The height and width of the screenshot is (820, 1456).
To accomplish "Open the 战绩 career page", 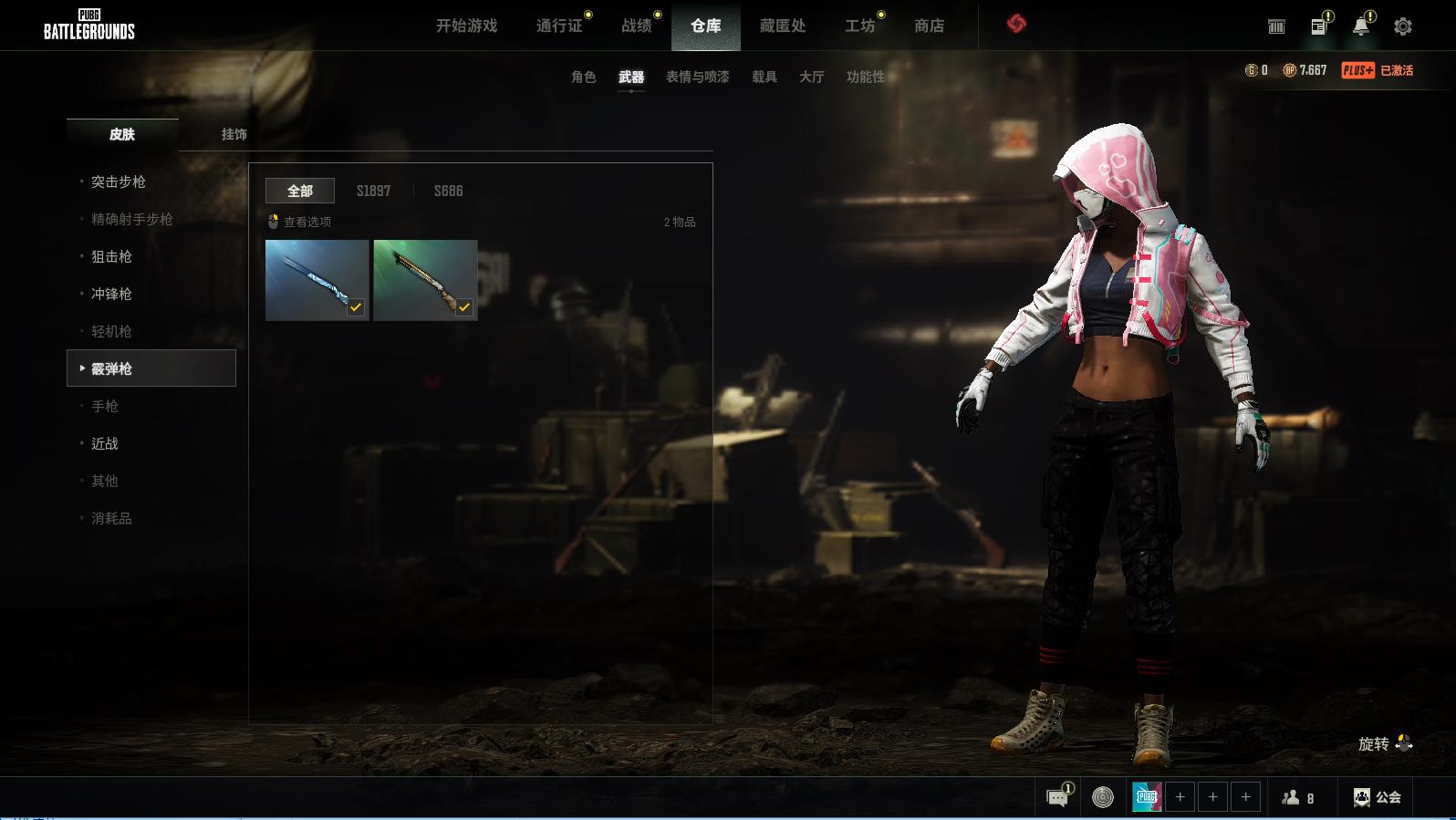I will click(x=637, y=26).
